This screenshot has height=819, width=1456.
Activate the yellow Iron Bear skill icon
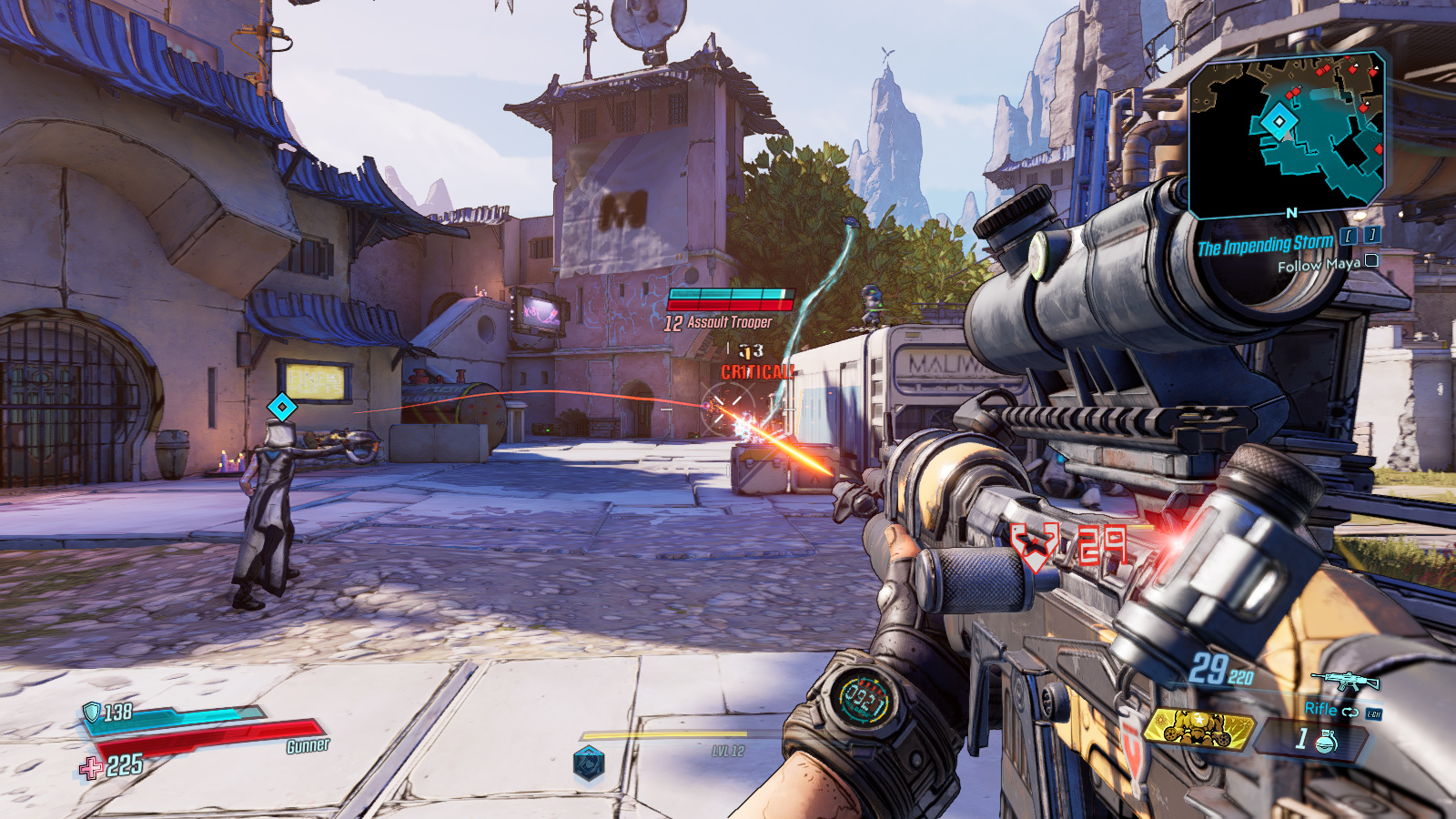click(1198, 727)
